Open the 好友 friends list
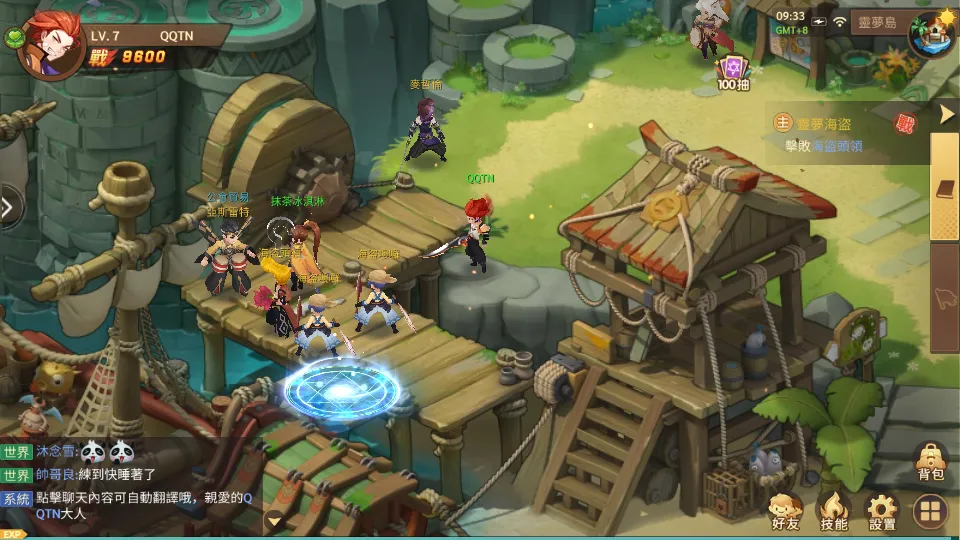The height and width of the screenshot is (540, 960). [785, 512]
